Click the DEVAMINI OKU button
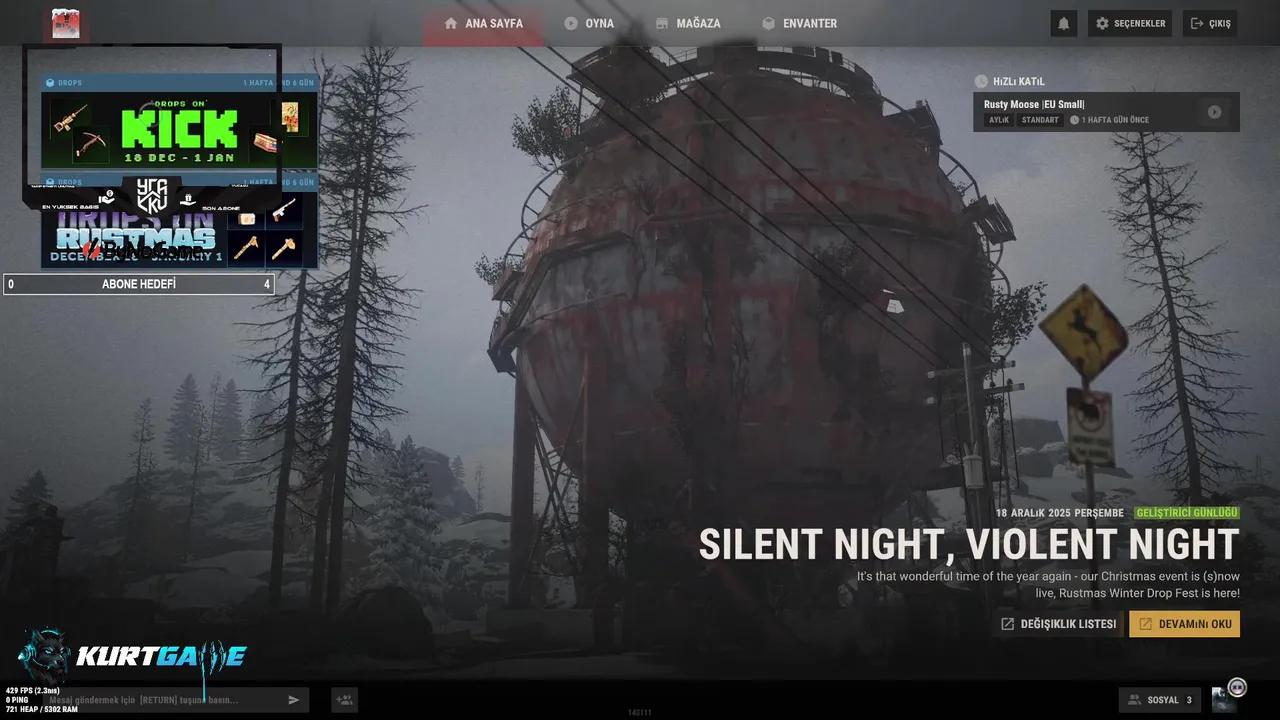 tap(1184, 623)
